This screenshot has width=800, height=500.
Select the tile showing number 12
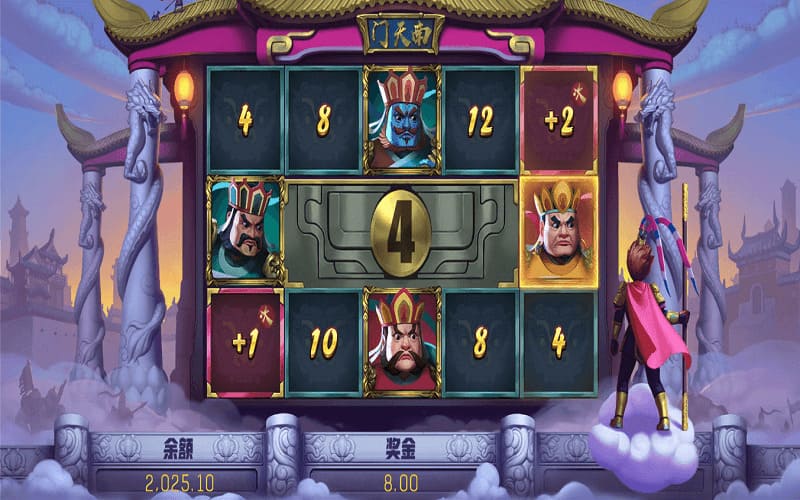click(481, 121)
